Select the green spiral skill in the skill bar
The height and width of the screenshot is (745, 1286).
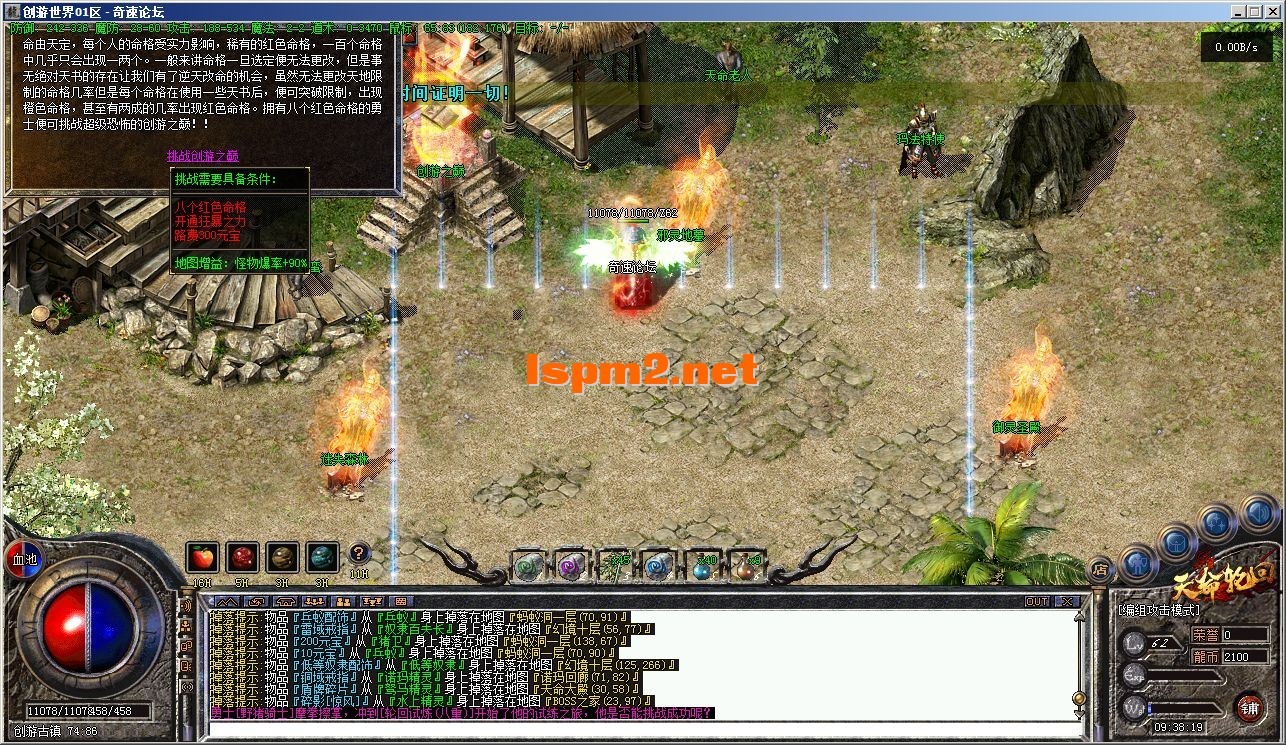tap(526, 566)
